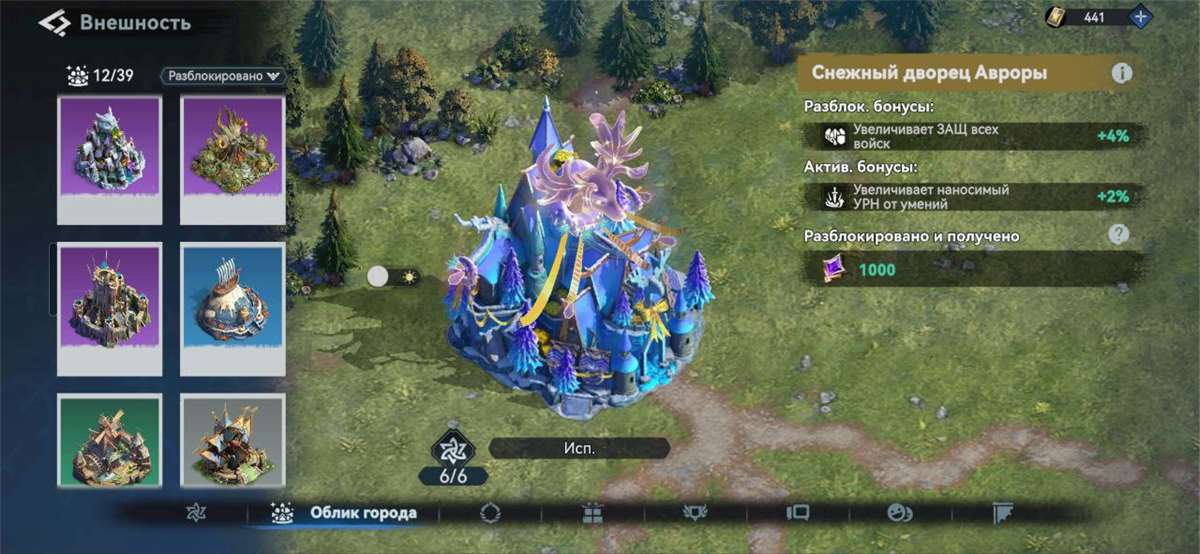Screen dimensions: 1200x554
Task: Select the stone tower fortress skin thumbnail
Action: 110,307
